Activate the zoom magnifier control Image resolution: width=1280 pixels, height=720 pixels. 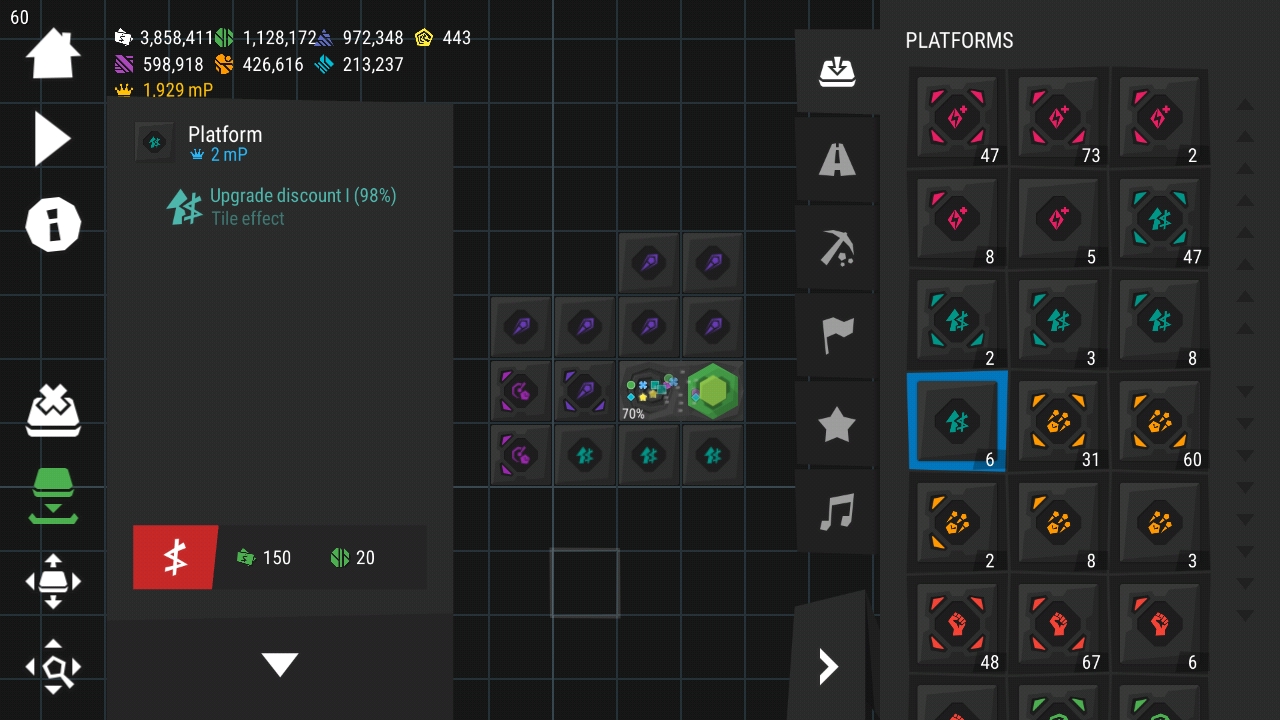click(52, 666)
